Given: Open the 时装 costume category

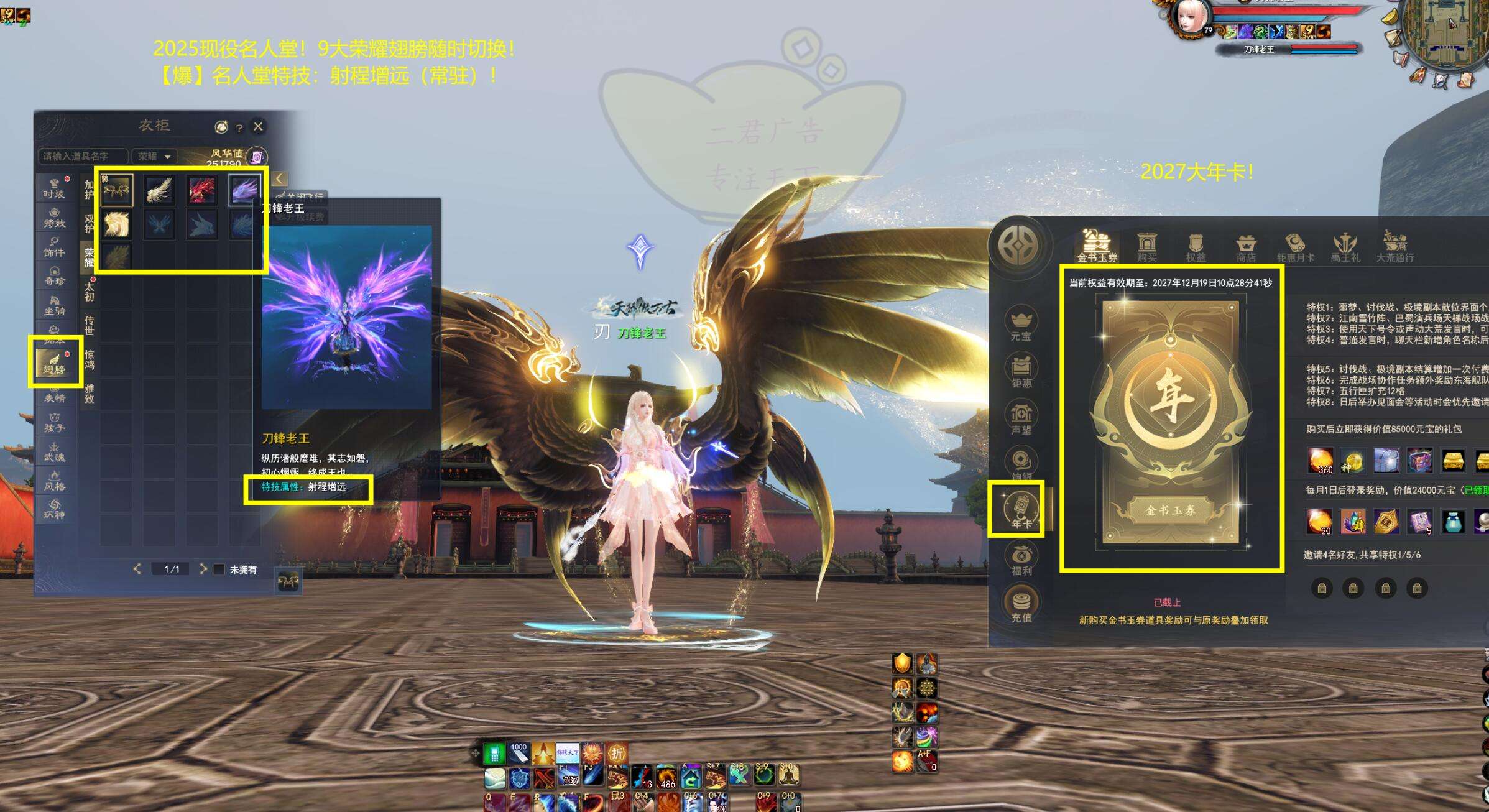Looking at the screenshot, I should pos(54,188).
